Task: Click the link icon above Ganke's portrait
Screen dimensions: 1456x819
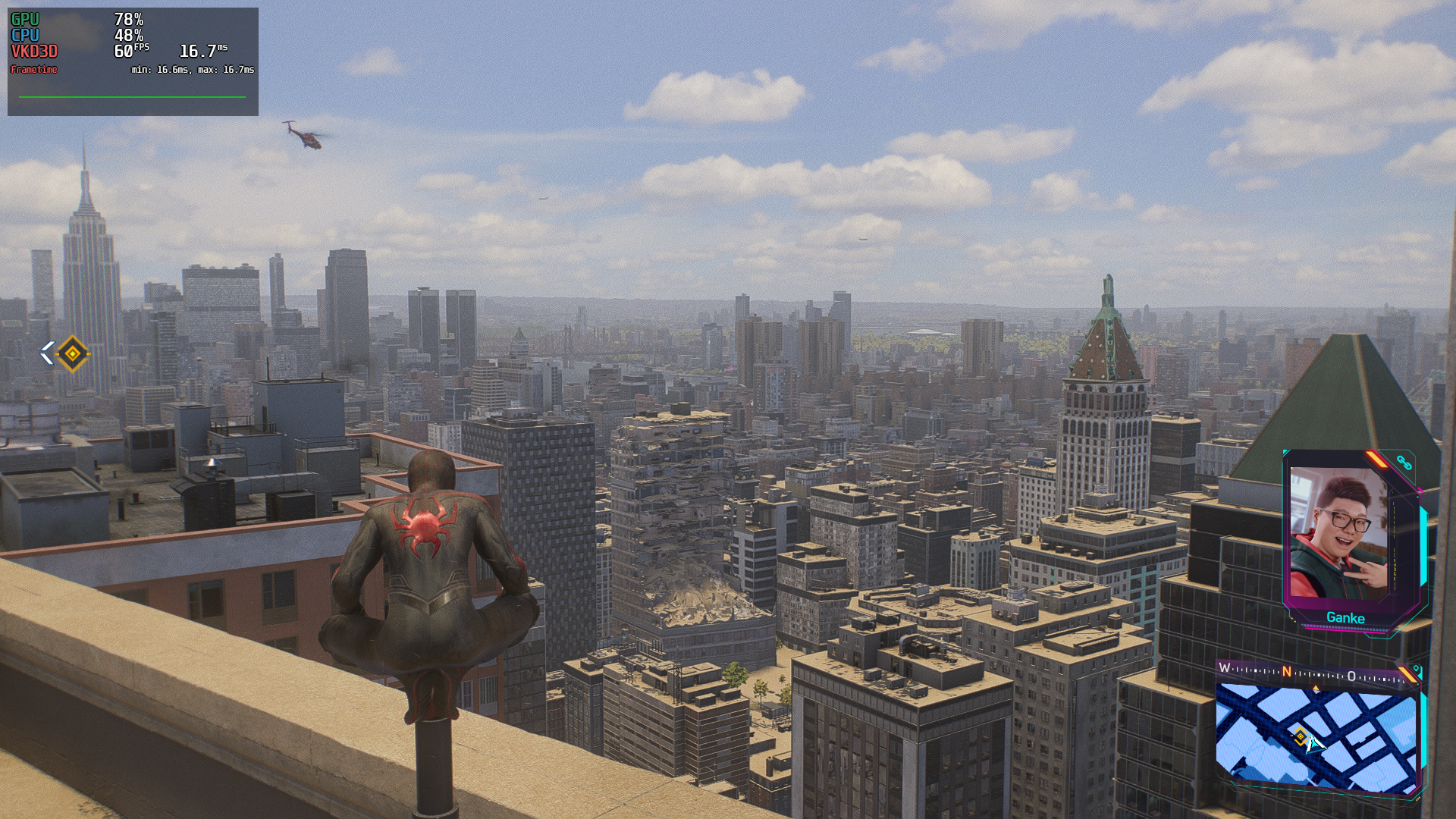Action: (x=1404, y=463)
